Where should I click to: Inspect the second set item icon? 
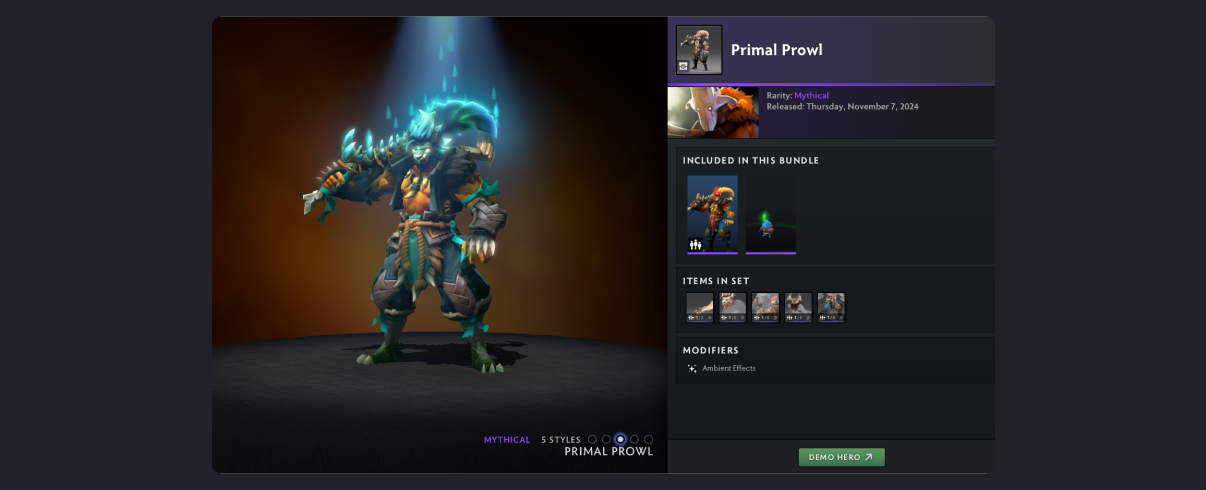[x=733, y=307]
